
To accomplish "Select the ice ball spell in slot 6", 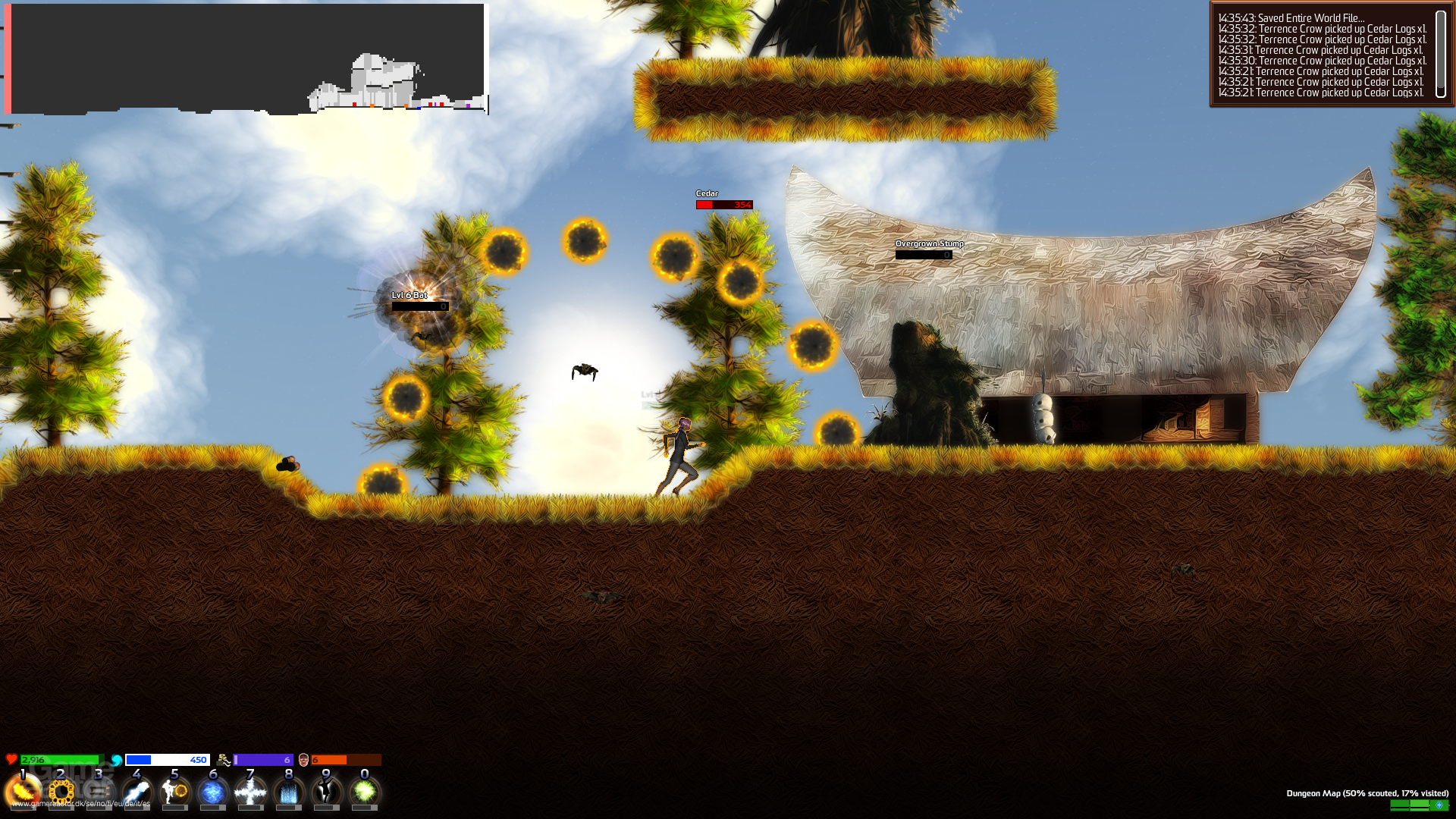I will (213, 792).
